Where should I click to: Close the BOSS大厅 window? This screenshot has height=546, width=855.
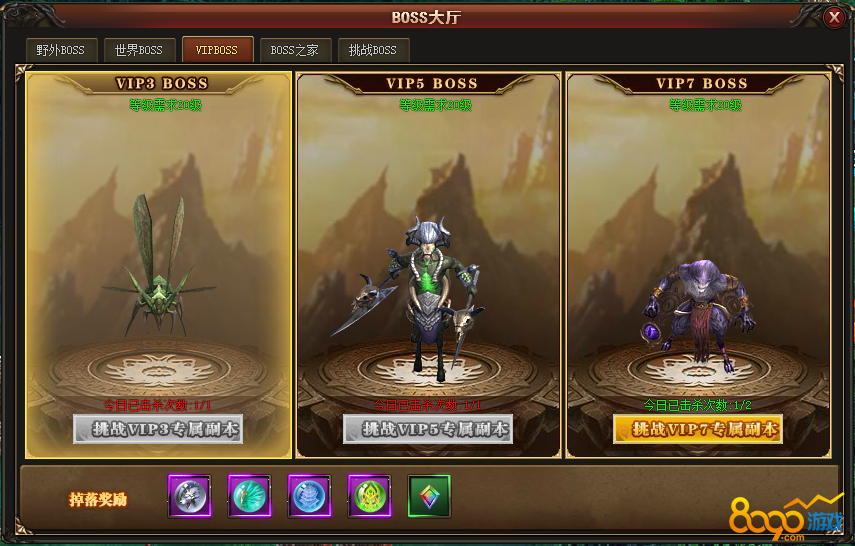tap(833, 18)
